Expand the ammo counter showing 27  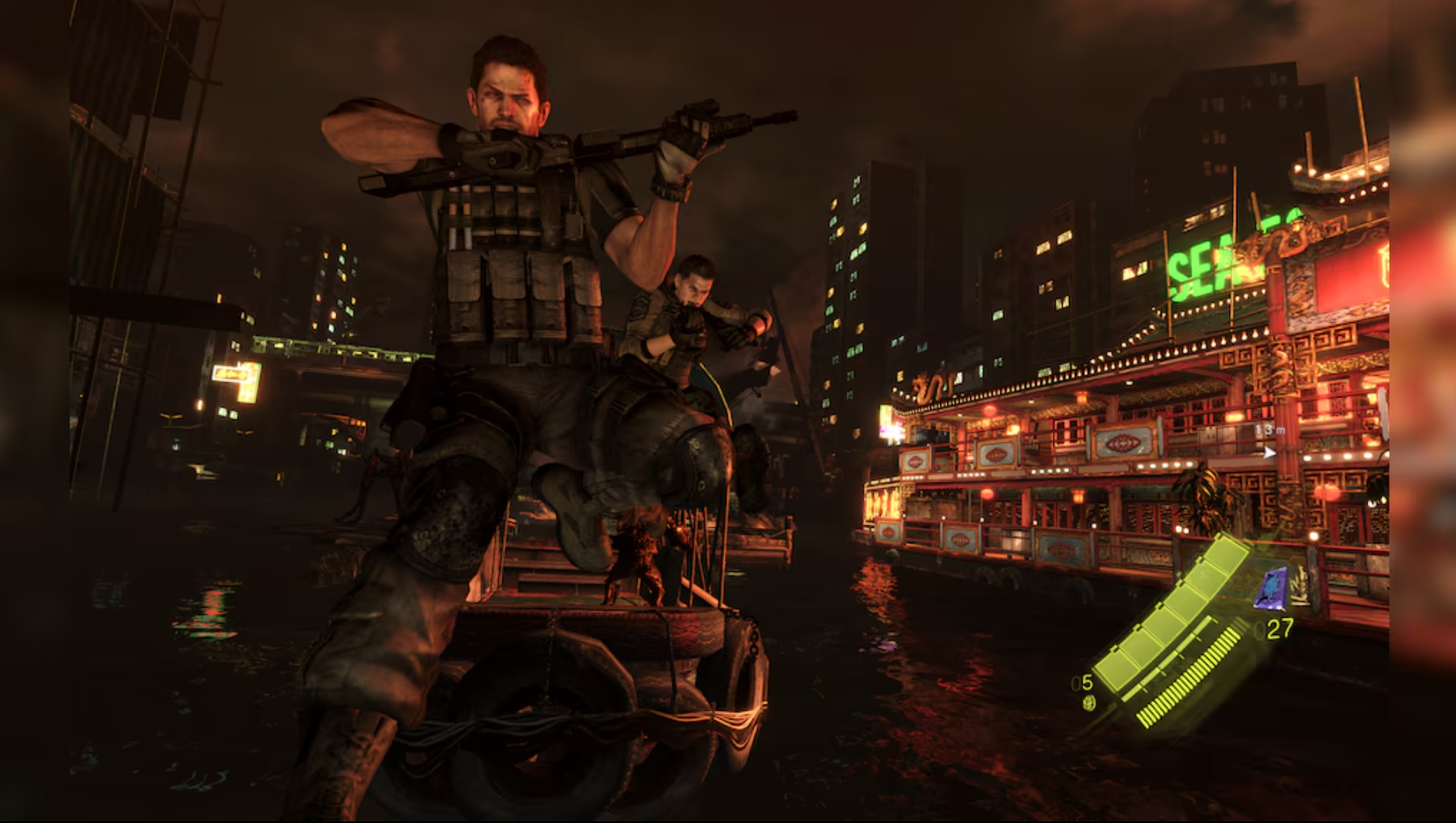click(1281, 628)
